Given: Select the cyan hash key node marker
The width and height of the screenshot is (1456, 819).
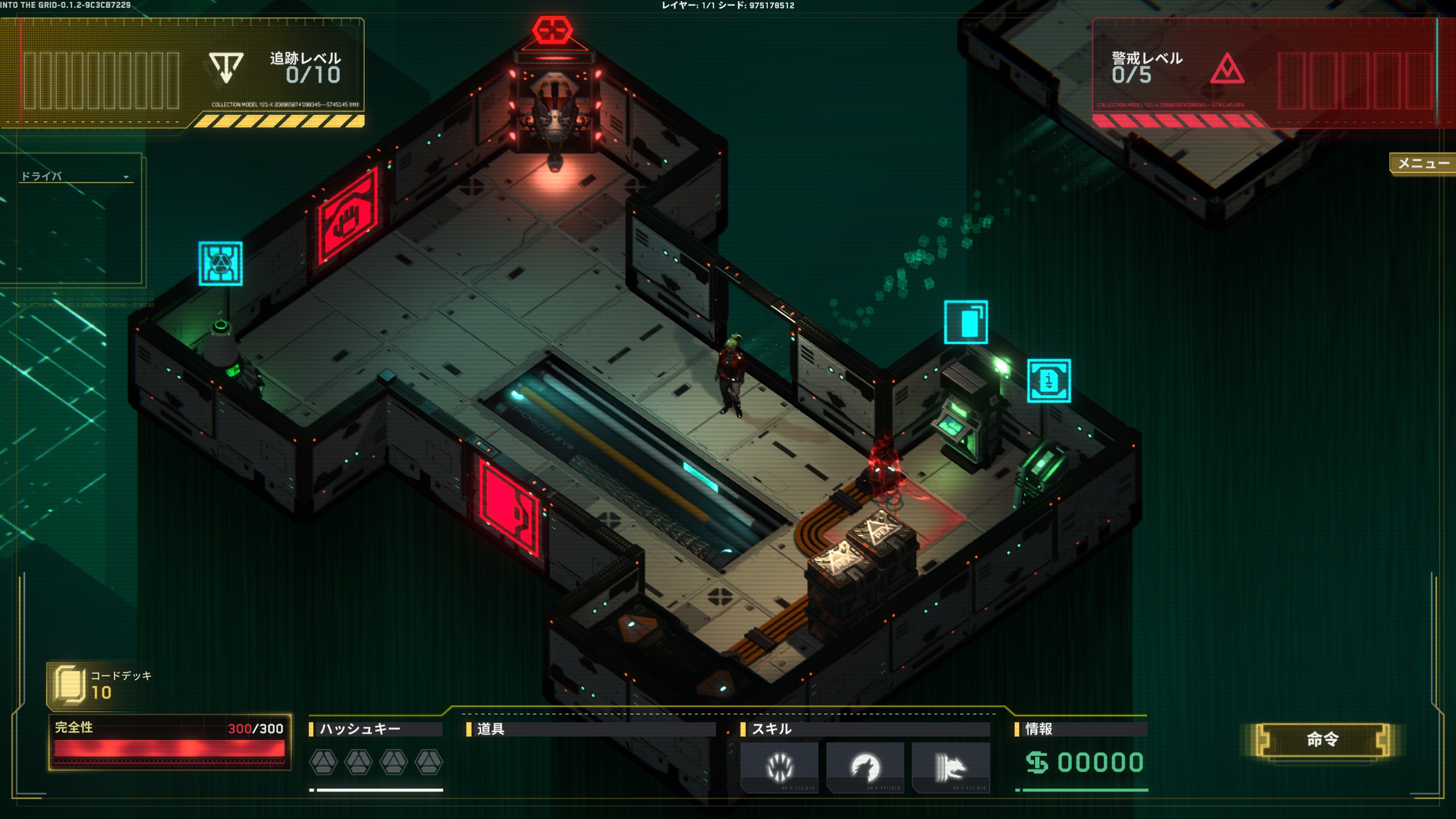Looking at the screenshot, I should coord(221,263).
